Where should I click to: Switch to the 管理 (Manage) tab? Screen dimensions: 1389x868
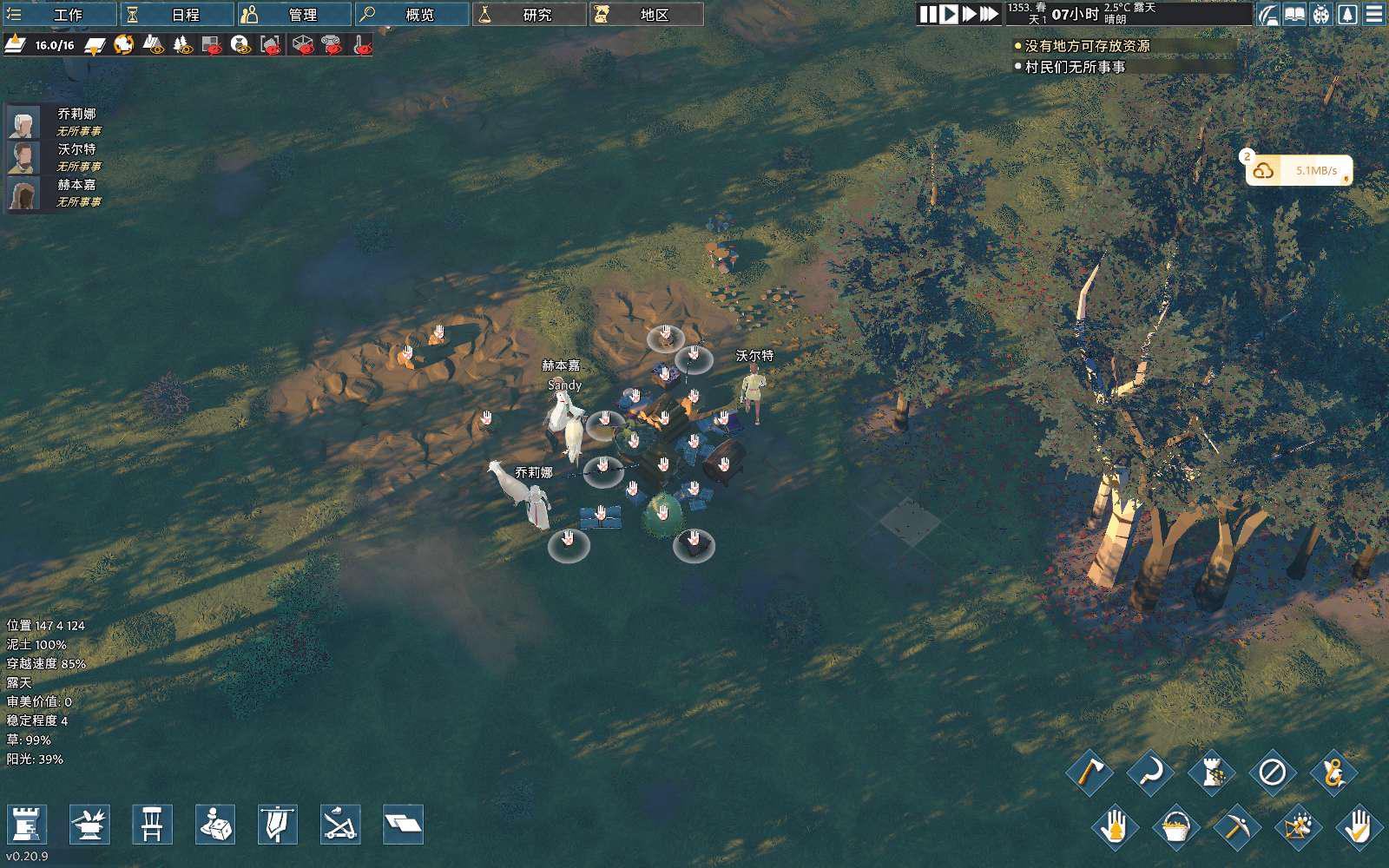click(x=294, y=14)
